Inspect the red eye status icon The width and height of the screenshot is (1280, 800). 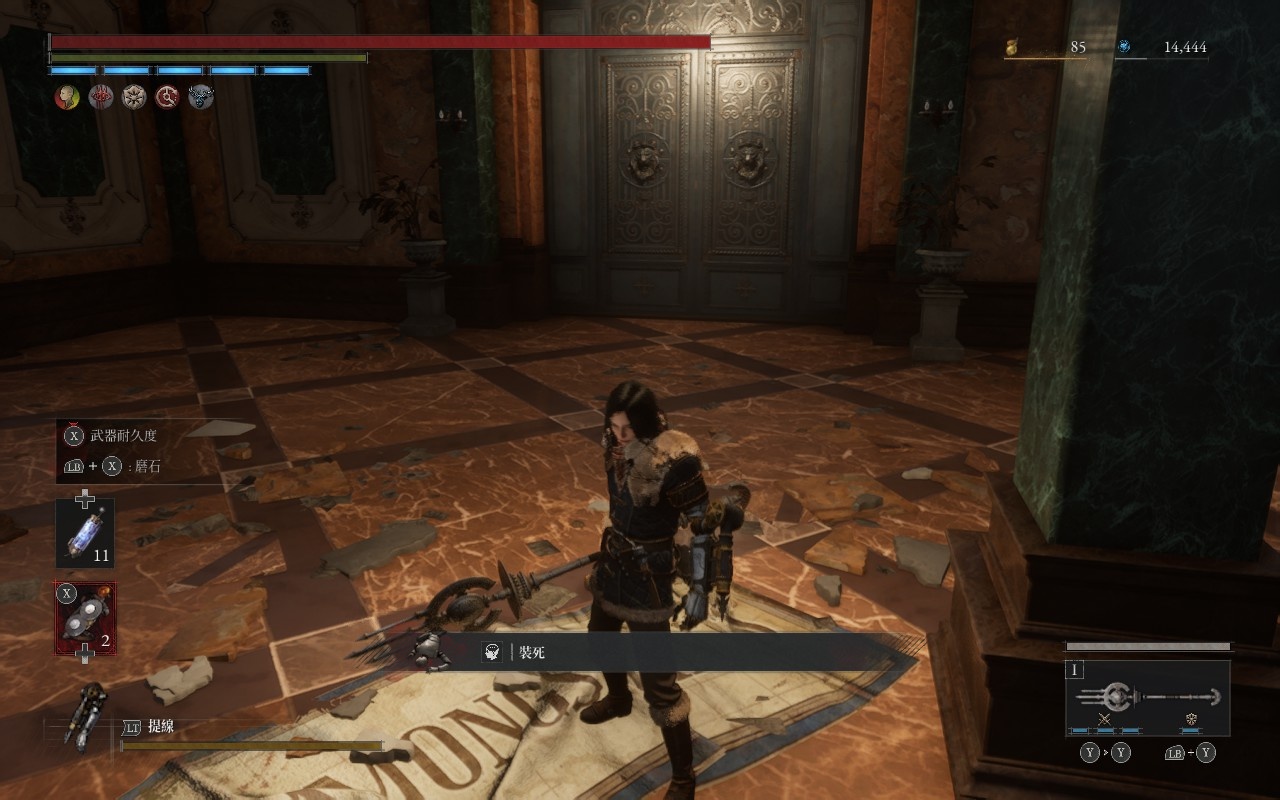[x=100, y=97]
